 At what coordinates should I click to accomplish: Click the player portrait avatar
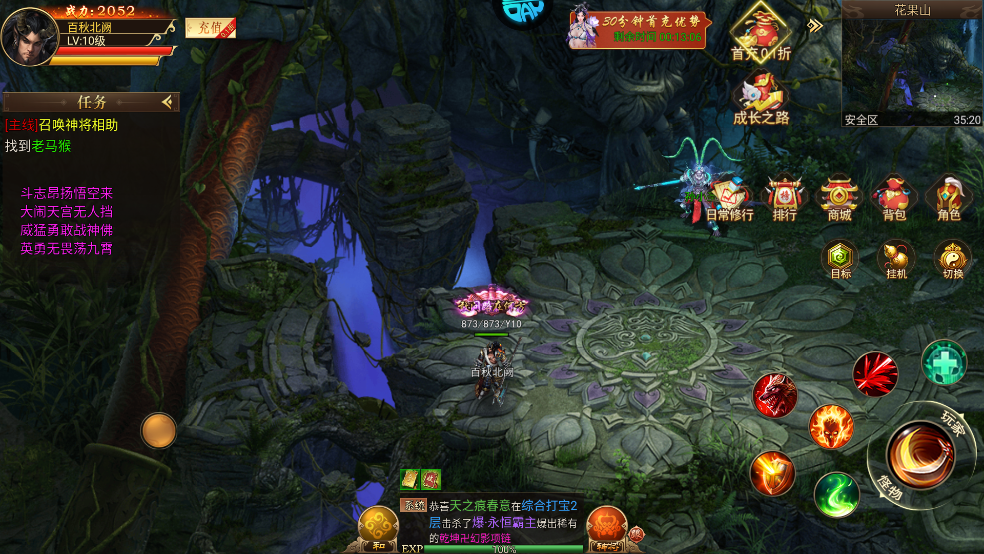coord(29,35)
